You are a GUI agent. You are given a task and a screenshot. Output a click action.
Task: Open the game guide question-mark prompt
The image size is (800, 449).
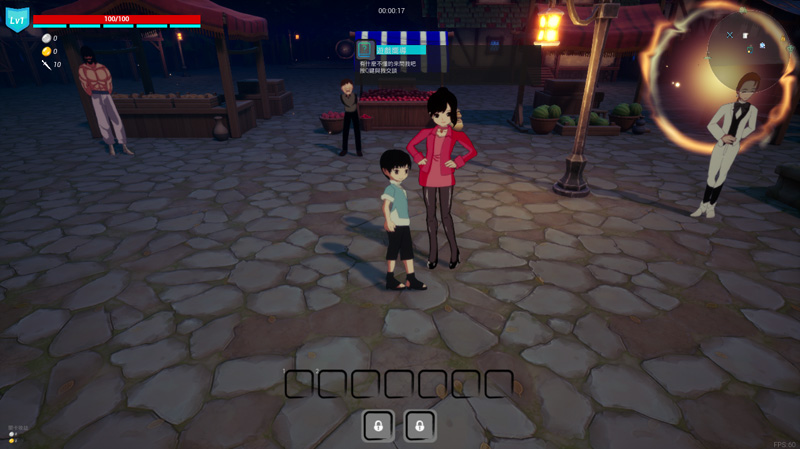[366, 49]
